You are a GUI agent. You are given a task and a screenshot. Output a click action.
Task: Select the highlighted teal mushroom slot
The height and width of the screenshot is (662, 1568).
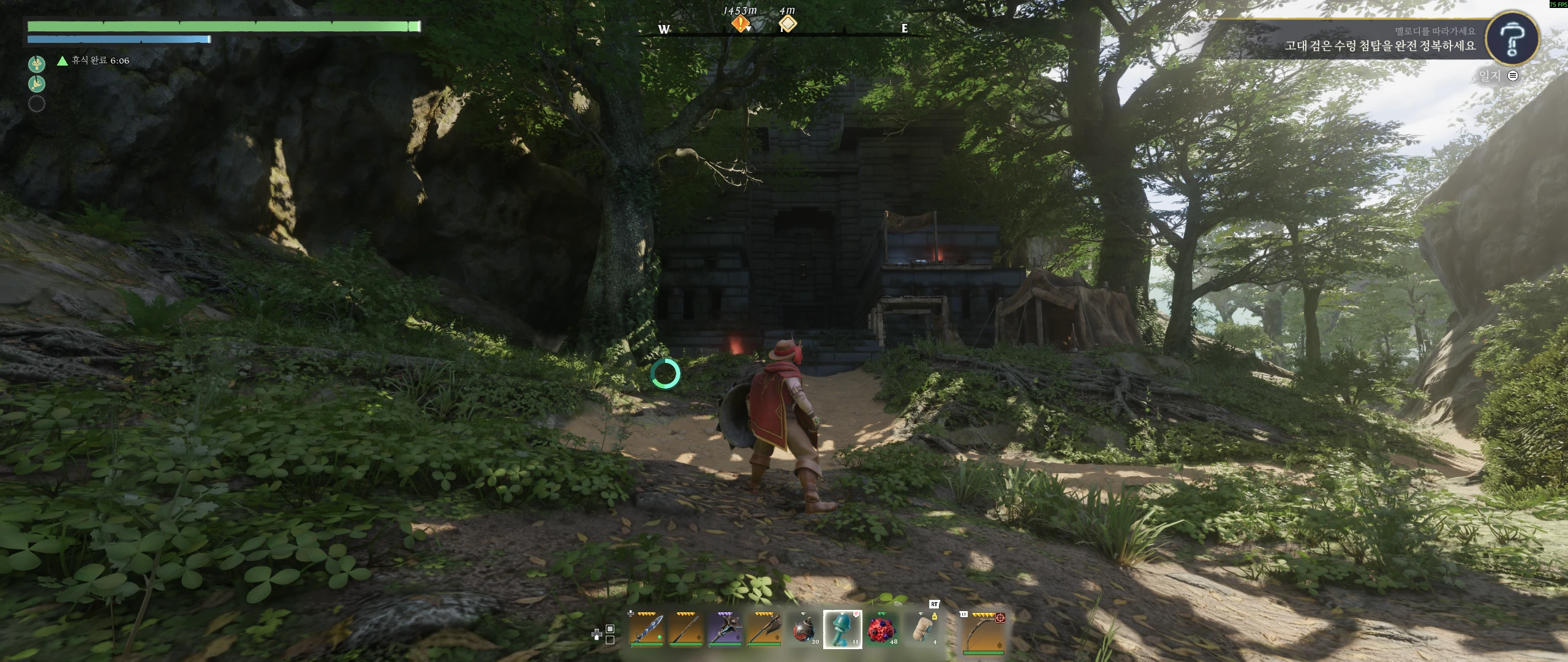[842, 629]
